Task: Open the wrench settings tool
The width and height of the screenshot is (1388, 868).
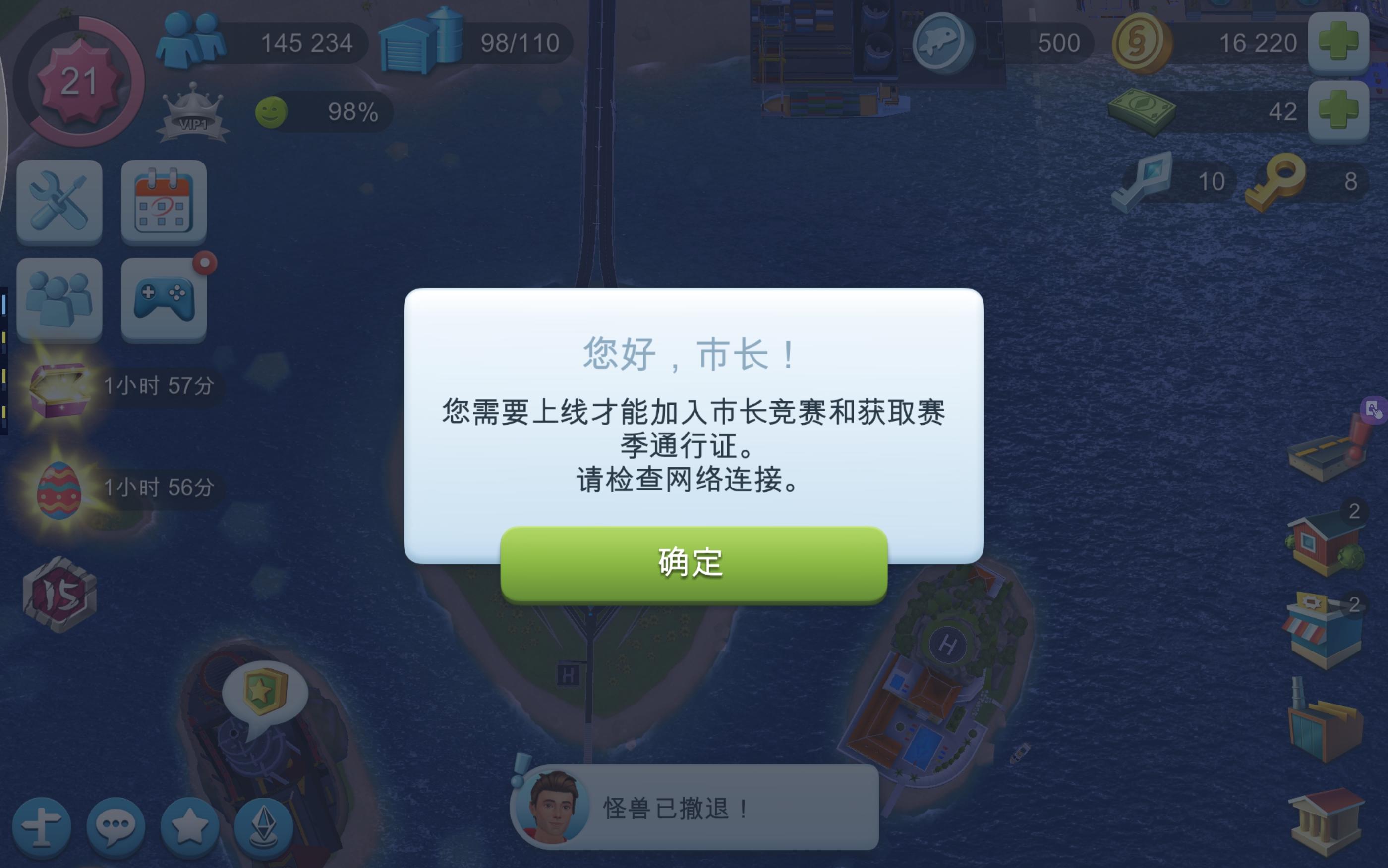Action: tap(59, 204)
